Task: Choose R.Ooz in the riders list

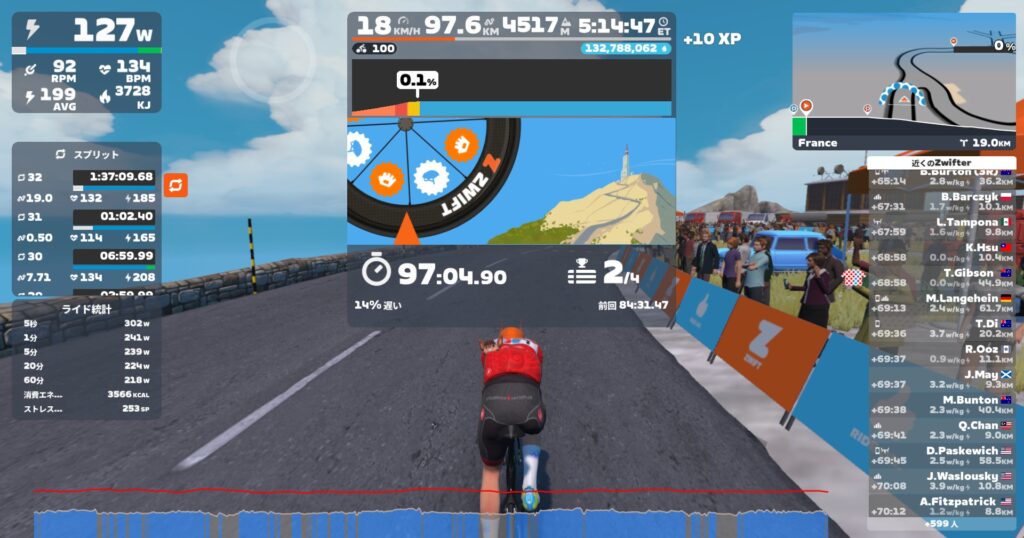Action: [942, 354]
